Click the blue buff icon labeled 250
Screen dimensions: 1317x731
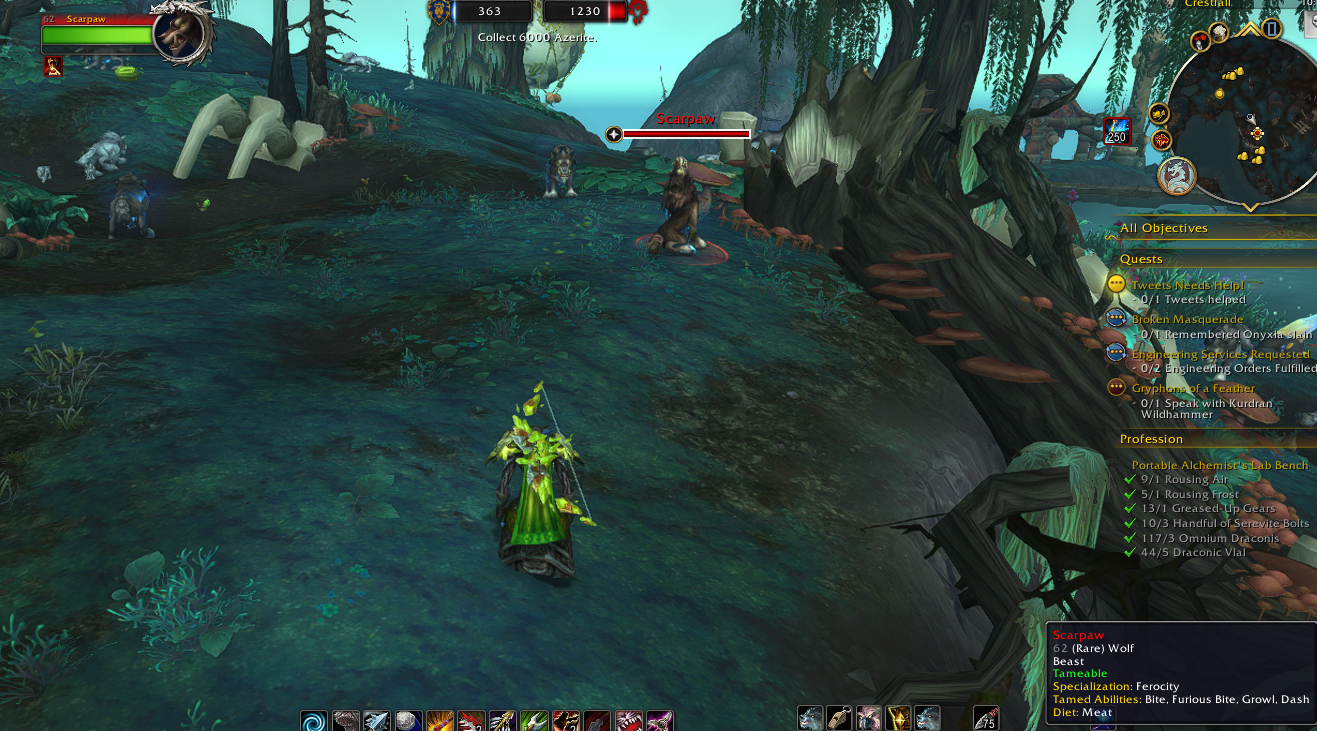1116,131
